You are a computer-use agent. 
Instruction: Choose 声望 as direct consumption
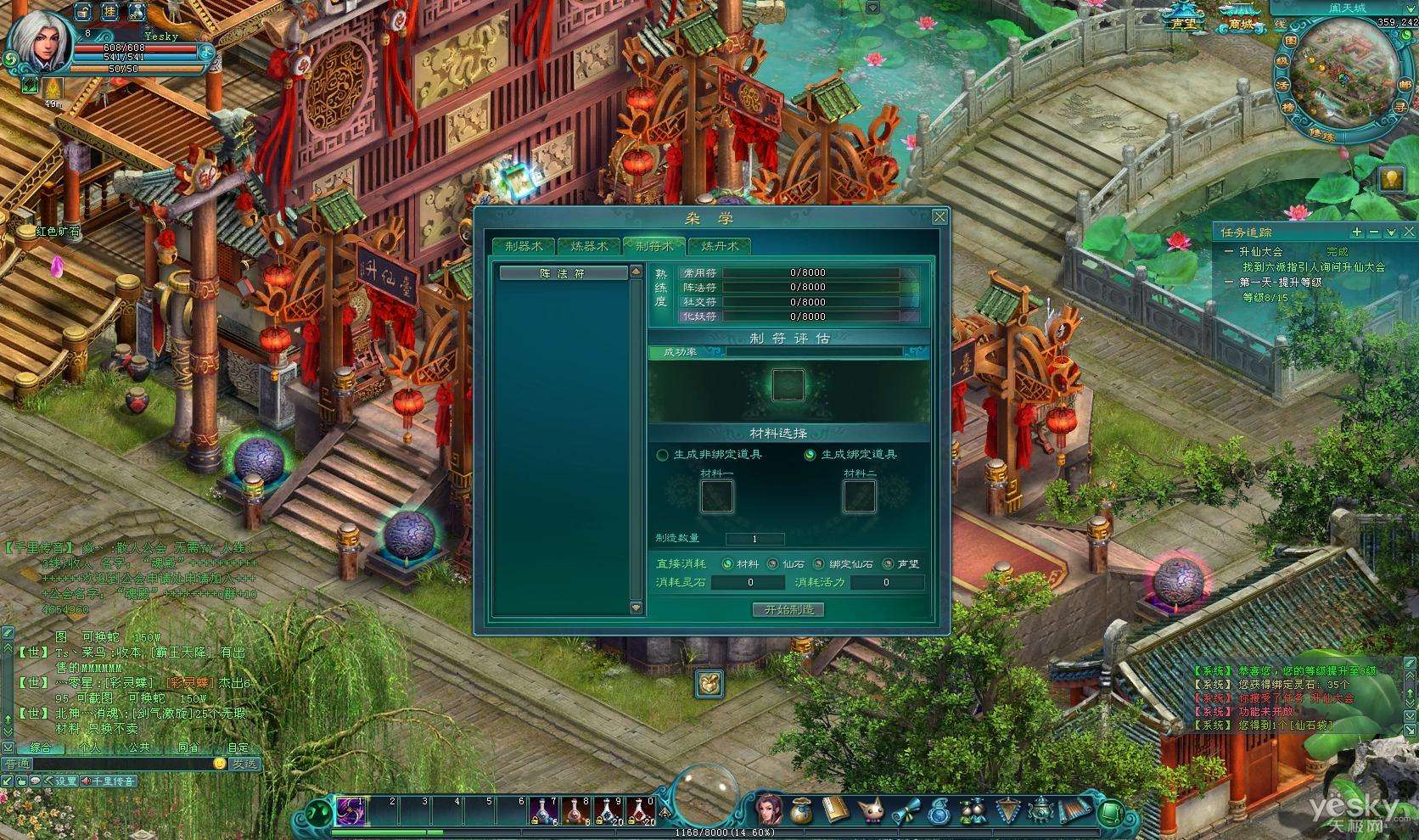pos(888,563)
